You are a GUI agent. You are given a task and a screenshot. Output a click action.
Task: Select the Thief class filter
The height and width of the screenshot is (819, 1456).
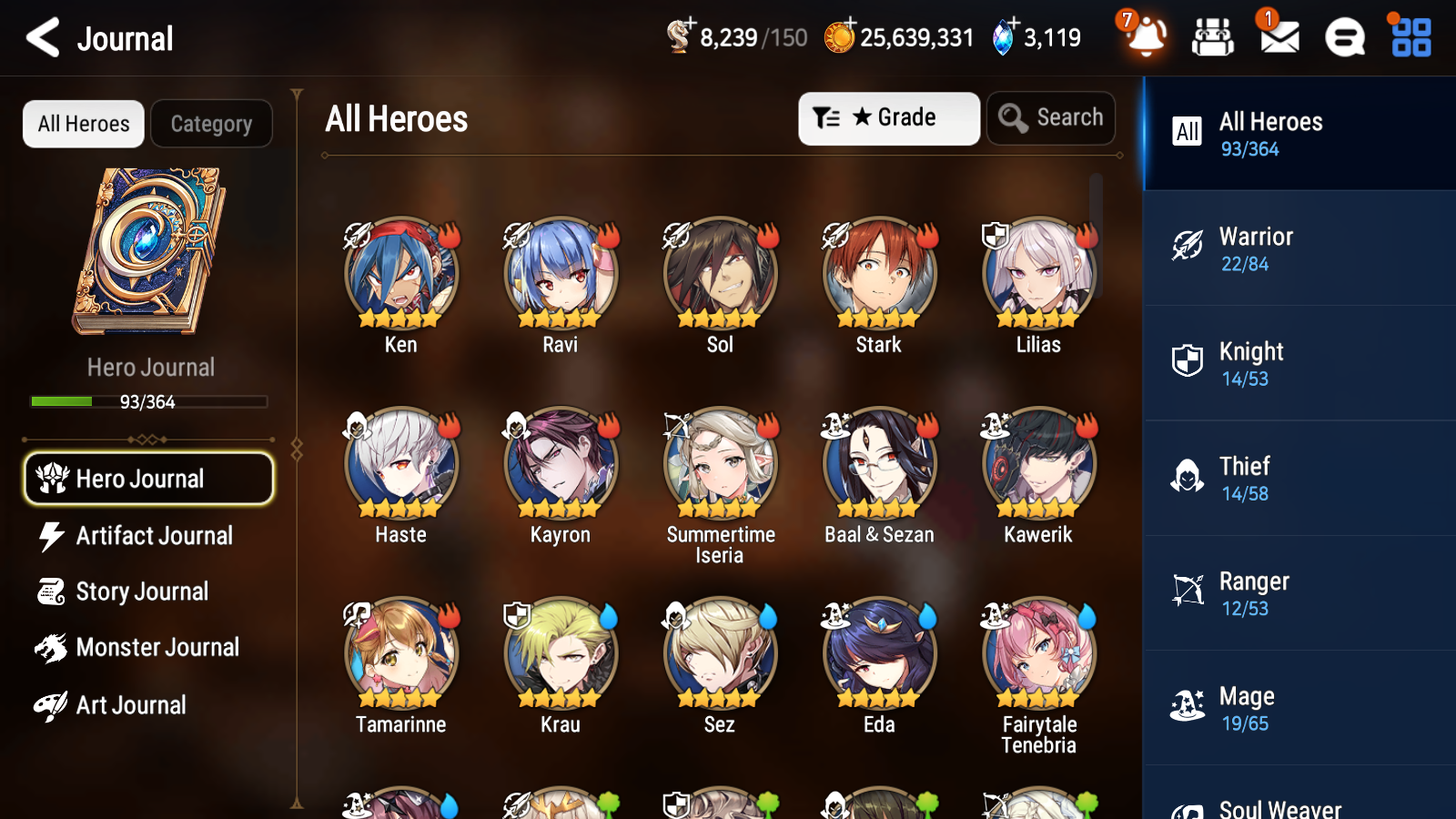coord(1188,477)
